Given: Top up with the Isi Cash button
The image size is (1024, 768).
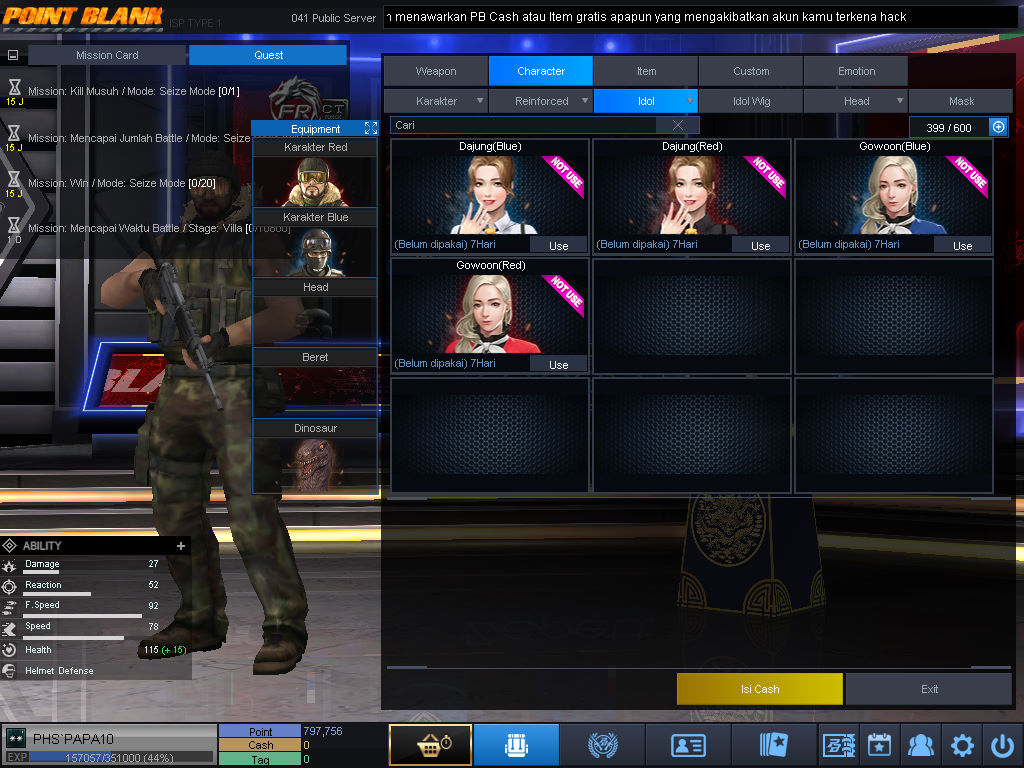Looking at the screenshot, I should [760, 689].
